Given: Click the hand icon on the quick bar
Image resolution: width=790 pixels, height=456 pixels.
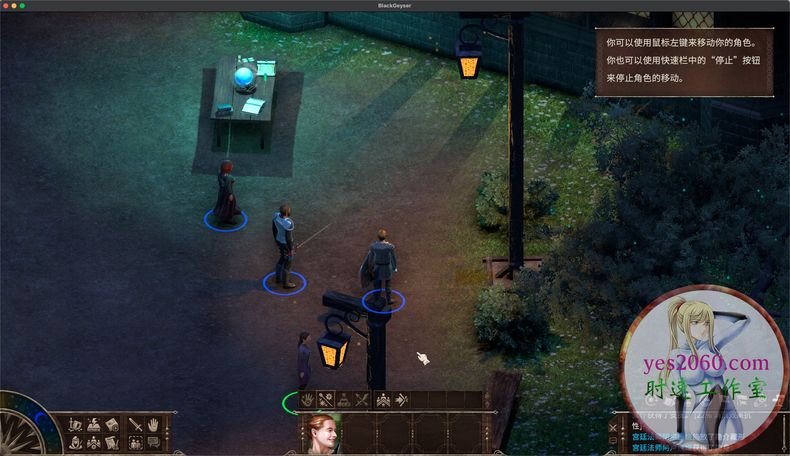Looking at the screenshot, I should pos(307,400).
